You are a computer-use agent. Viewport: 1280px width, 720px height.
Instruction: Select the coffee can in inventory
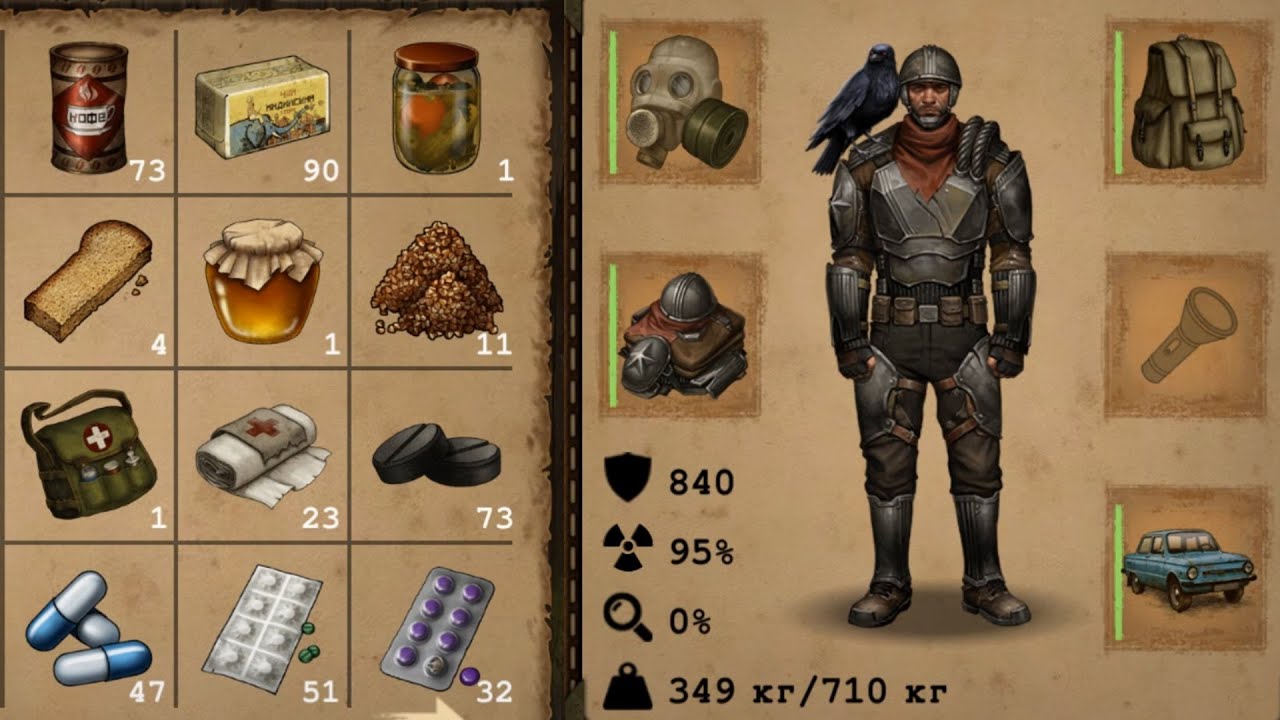(x=88, y=108)
